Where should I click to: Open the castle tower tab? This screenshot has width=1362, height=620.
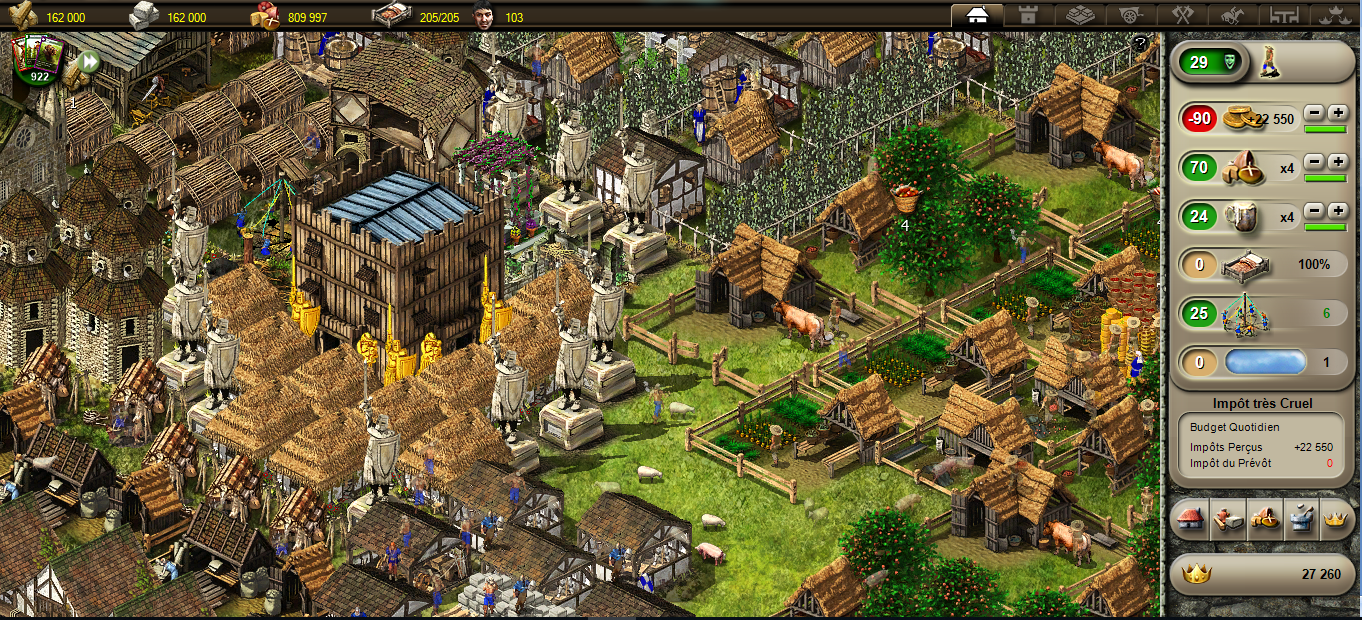coord(1027,15)
